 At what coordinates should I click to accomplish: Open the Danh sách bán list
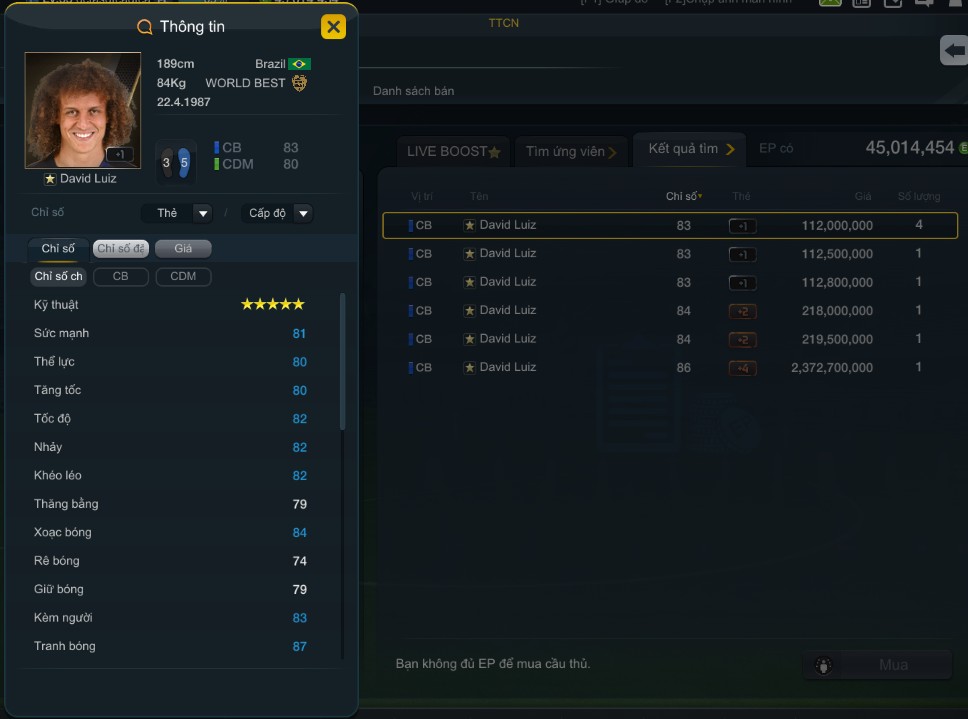pyautogui.click(x=413, y=91)
